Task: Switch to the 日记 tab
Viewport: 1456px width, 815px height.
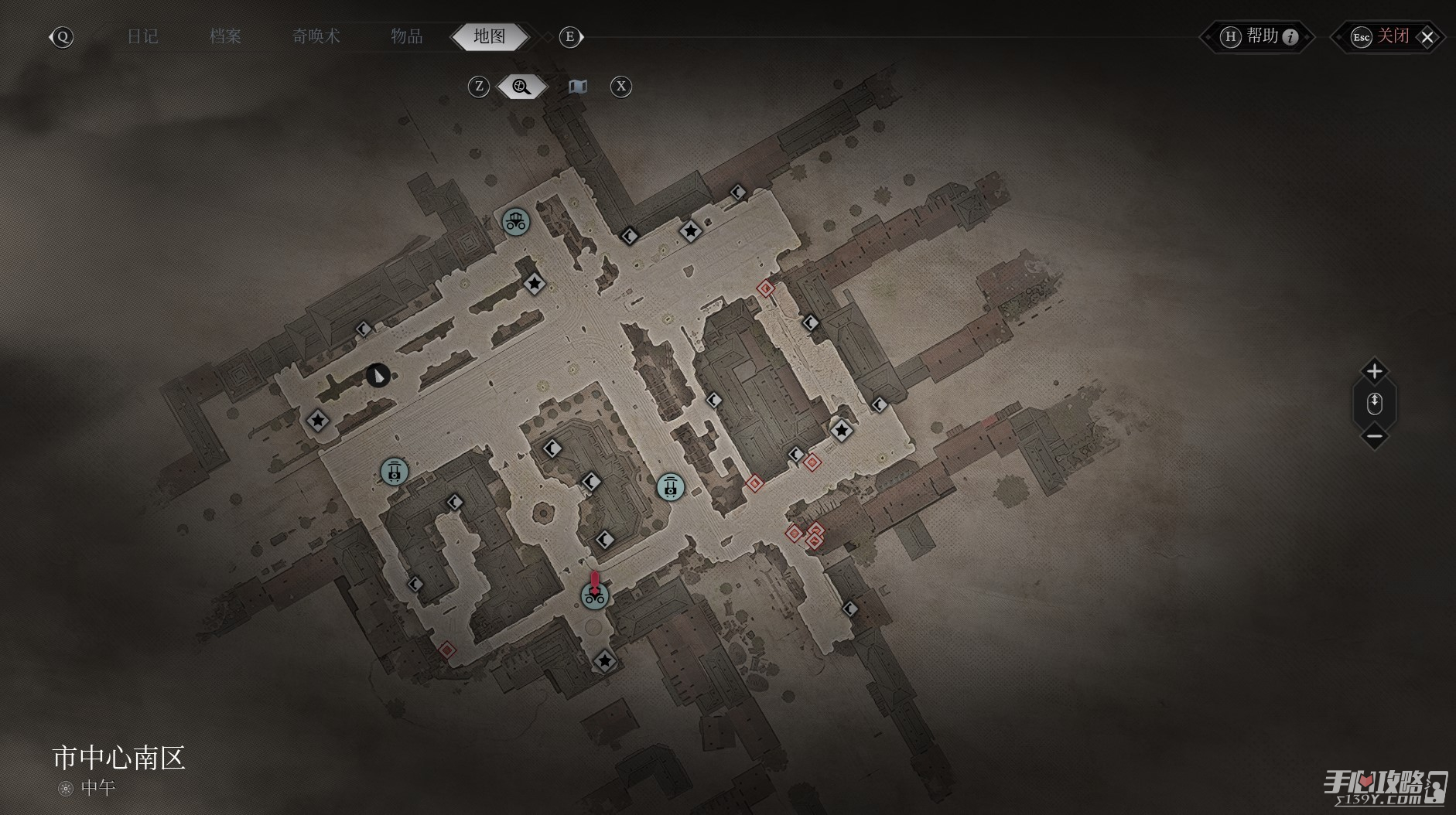Action: point(142,36)
